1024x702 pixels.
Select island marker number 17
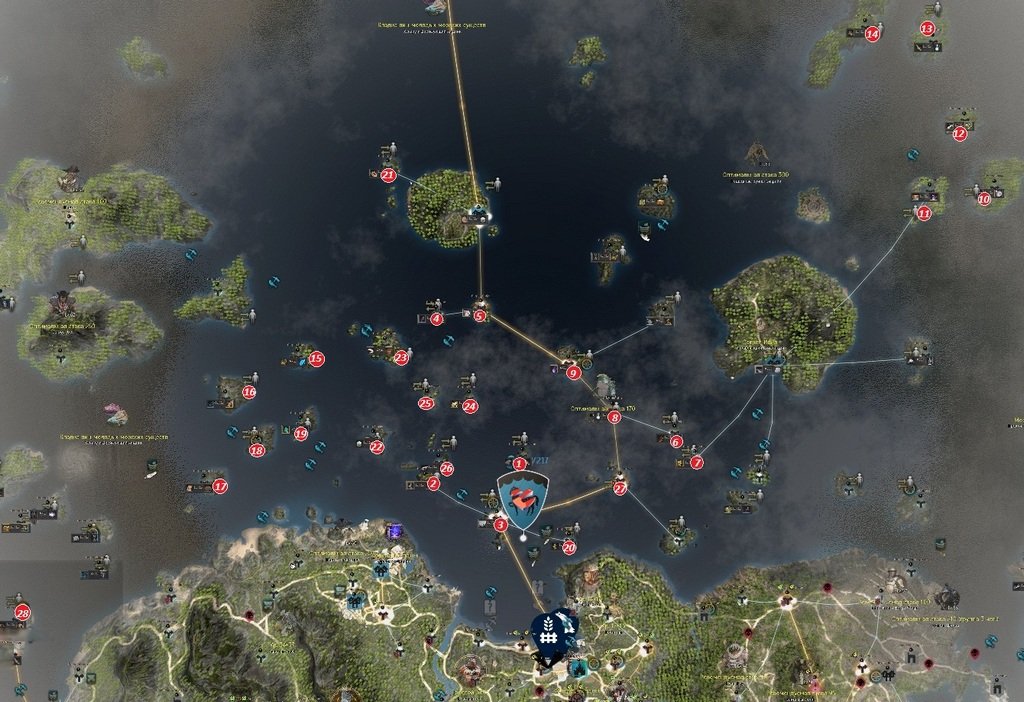coord(220,487)
